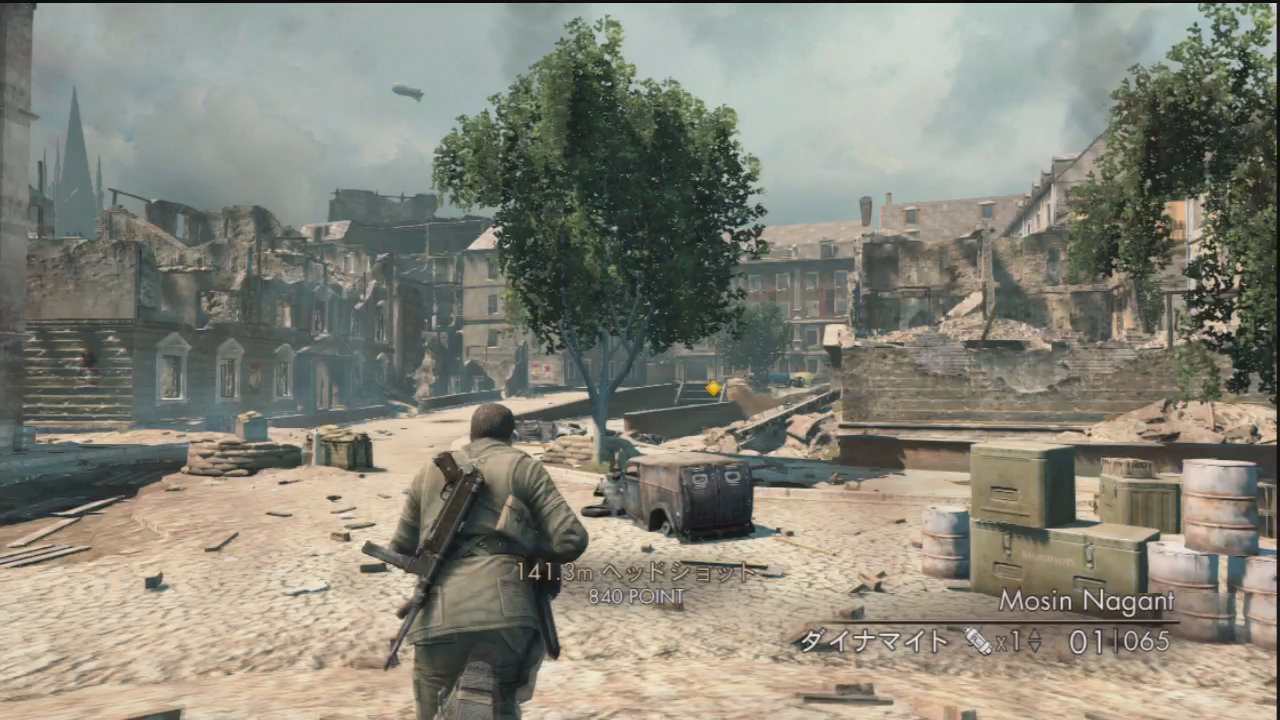
Task: Select the yellow diamond objective marker
Action: click(713, 387)
